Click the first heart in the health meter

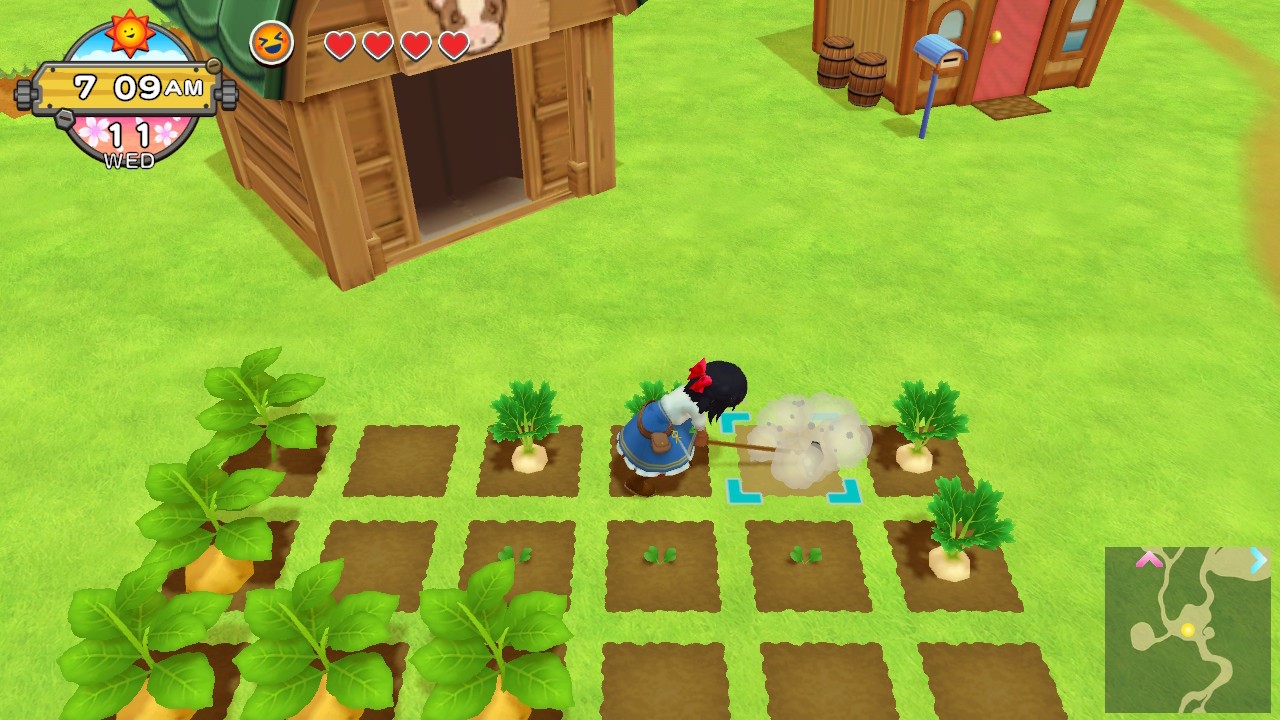click(x=342, y=44)
